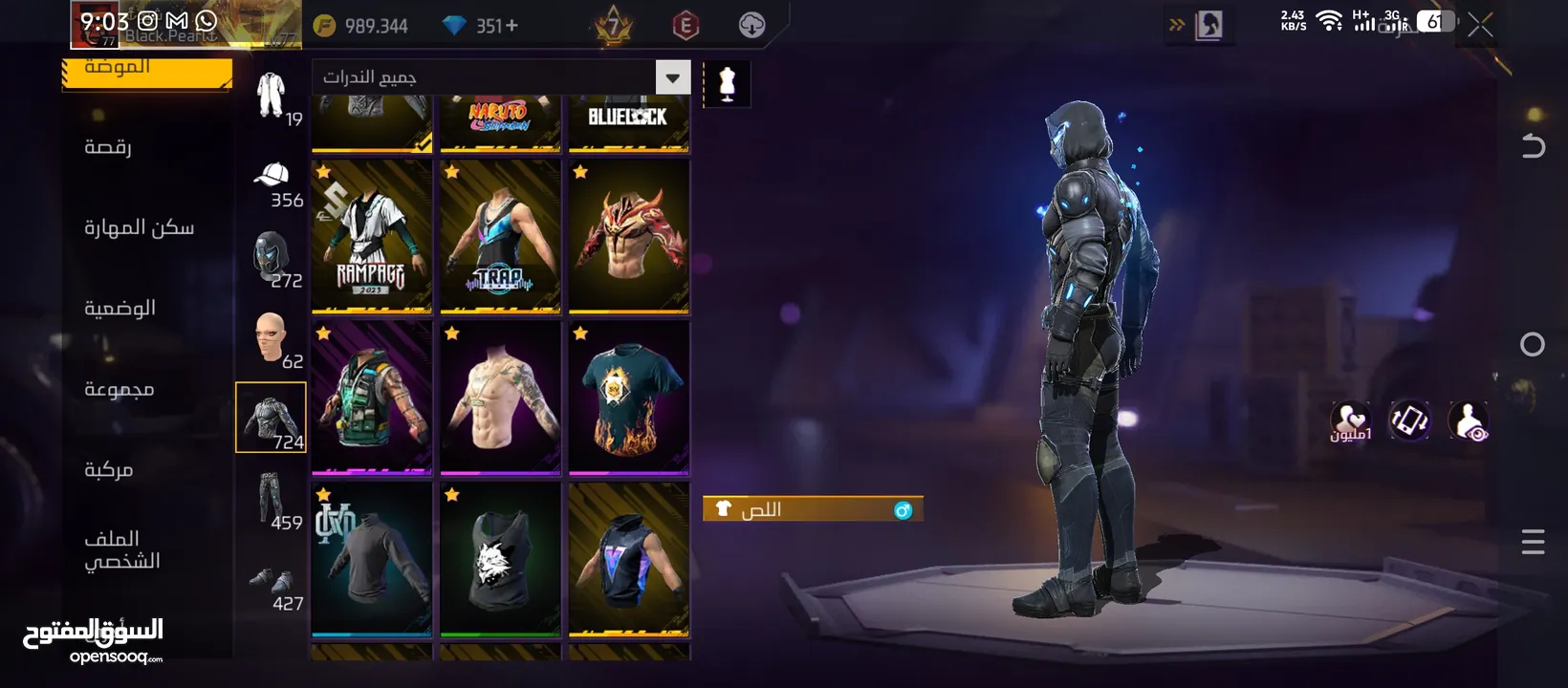Open the جميع الندرات rarity dropdown

pos(500,77)
